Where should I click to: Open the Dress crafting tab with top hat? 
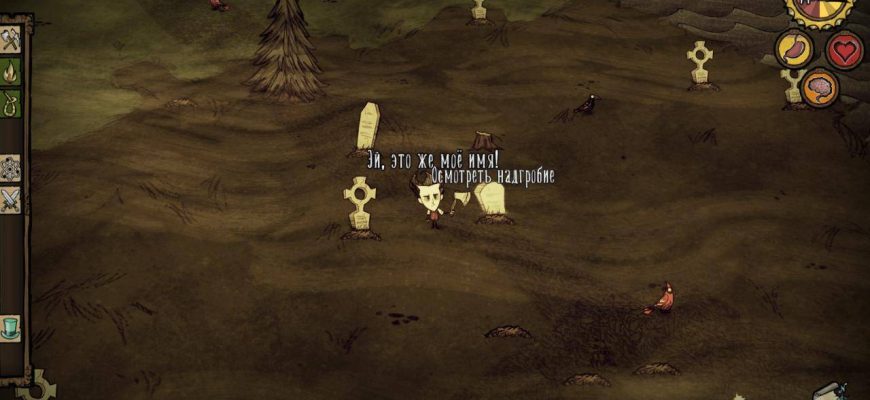pyautogui.click(x=11, y=327)
